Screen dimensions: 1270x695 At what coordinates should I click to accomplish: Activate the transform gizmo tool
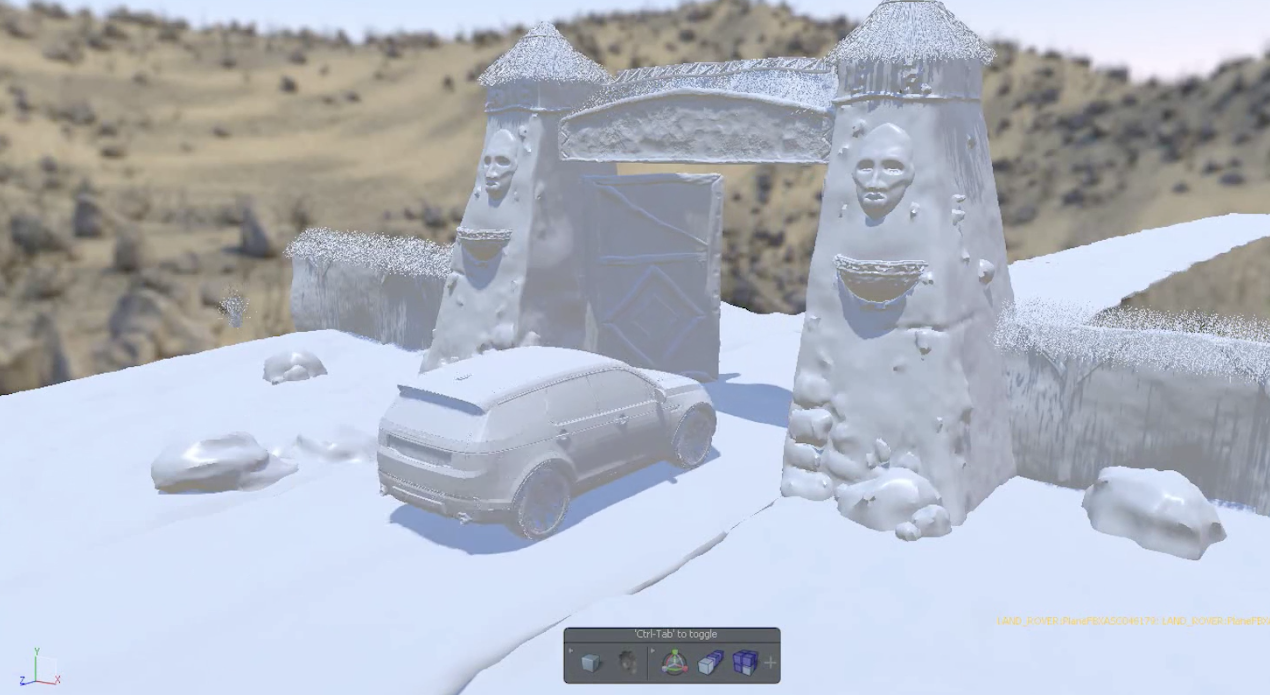[674, 662]
